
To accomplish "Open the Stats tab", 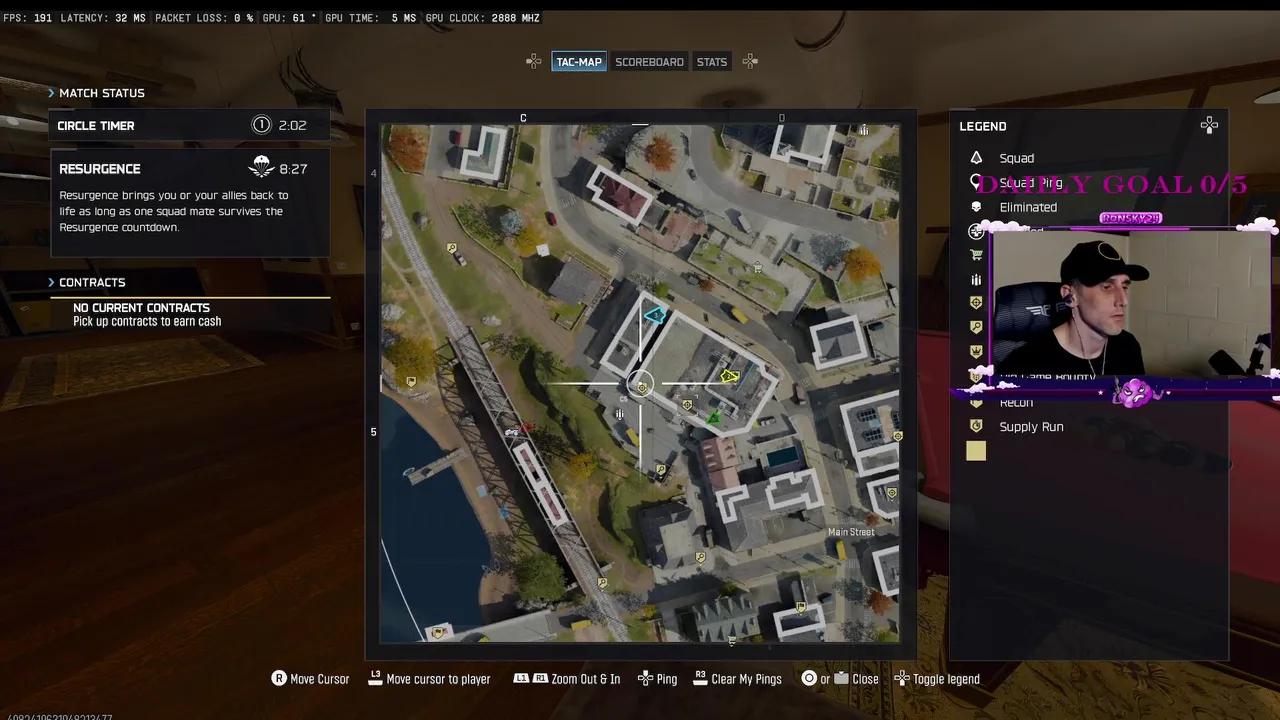I will tap(711, 61).
